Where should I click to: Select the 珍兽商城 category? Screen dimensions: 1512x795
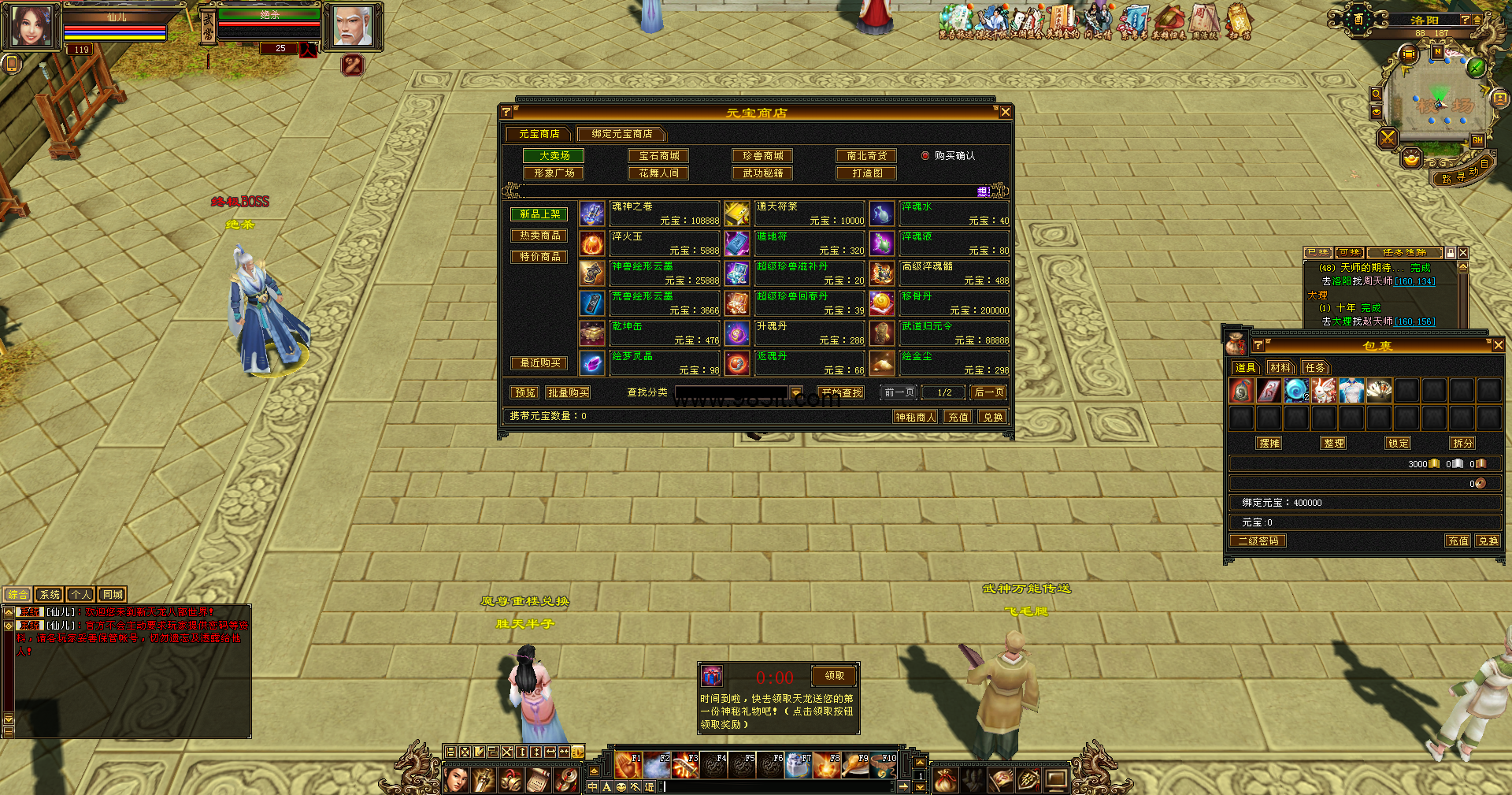tap(762, 156)
